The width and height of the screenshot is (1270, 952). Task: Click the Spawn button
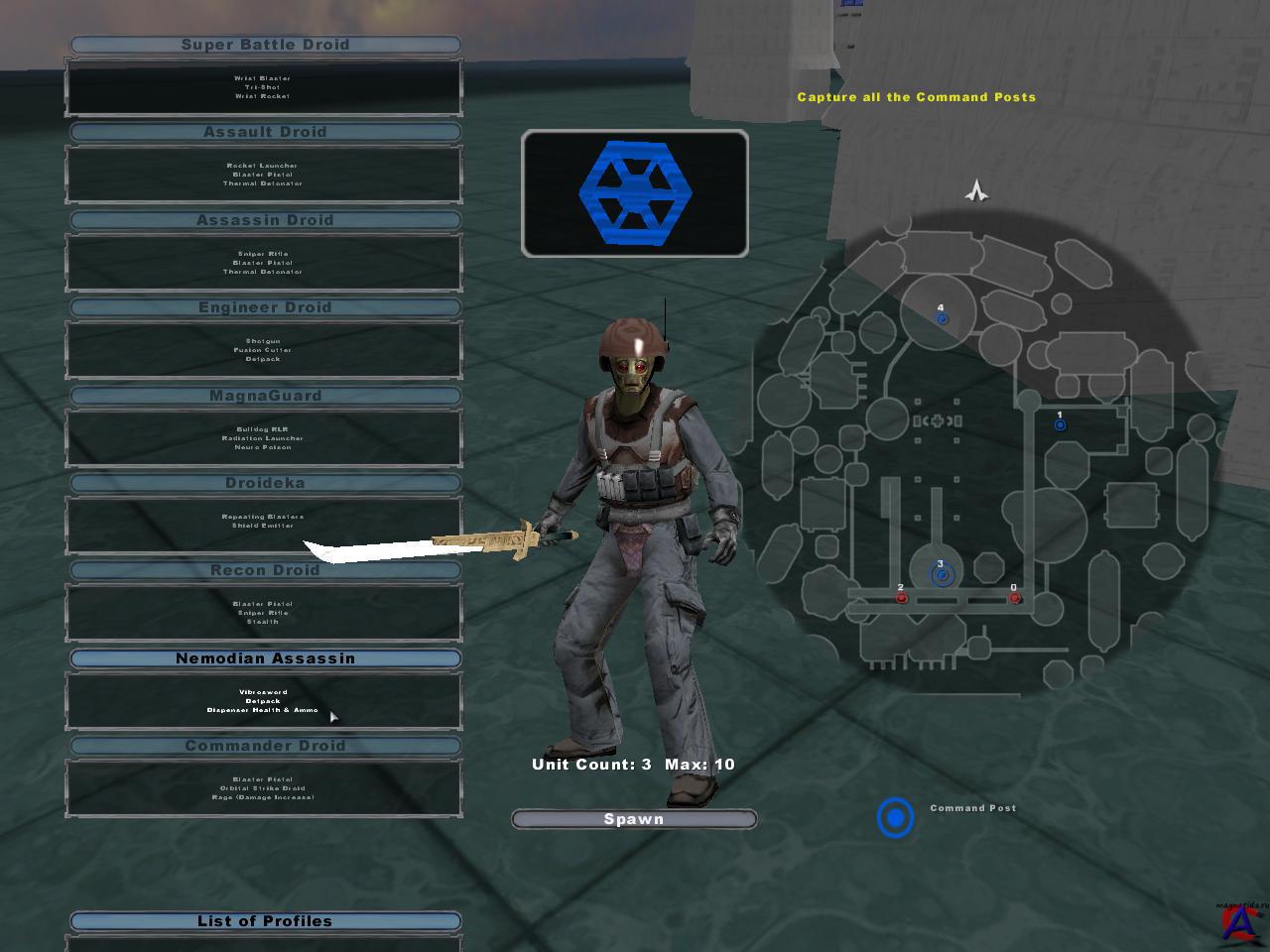click(634, 819)
